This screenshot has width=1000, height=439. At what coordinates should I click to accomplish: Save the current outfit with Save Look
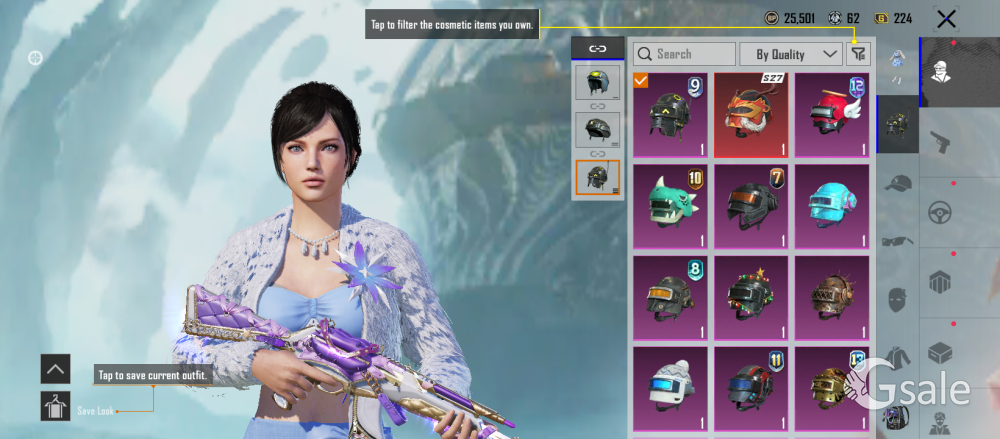click(x=55, y=406)
